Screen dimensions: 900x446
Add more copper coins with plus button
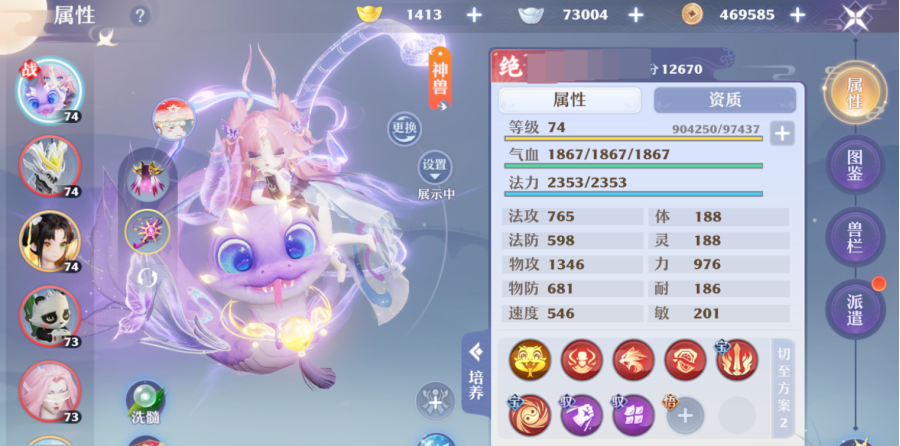[797, 15]
